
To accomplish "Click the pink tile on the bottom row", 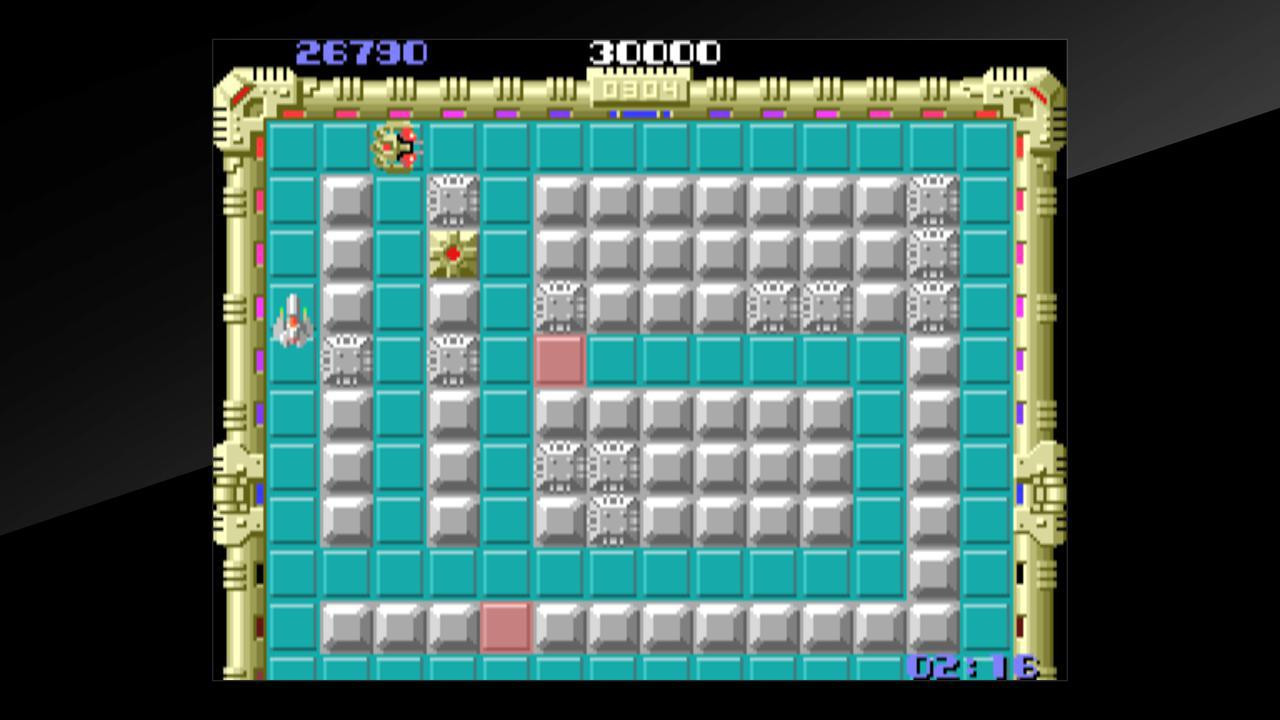I will [506, 628].
